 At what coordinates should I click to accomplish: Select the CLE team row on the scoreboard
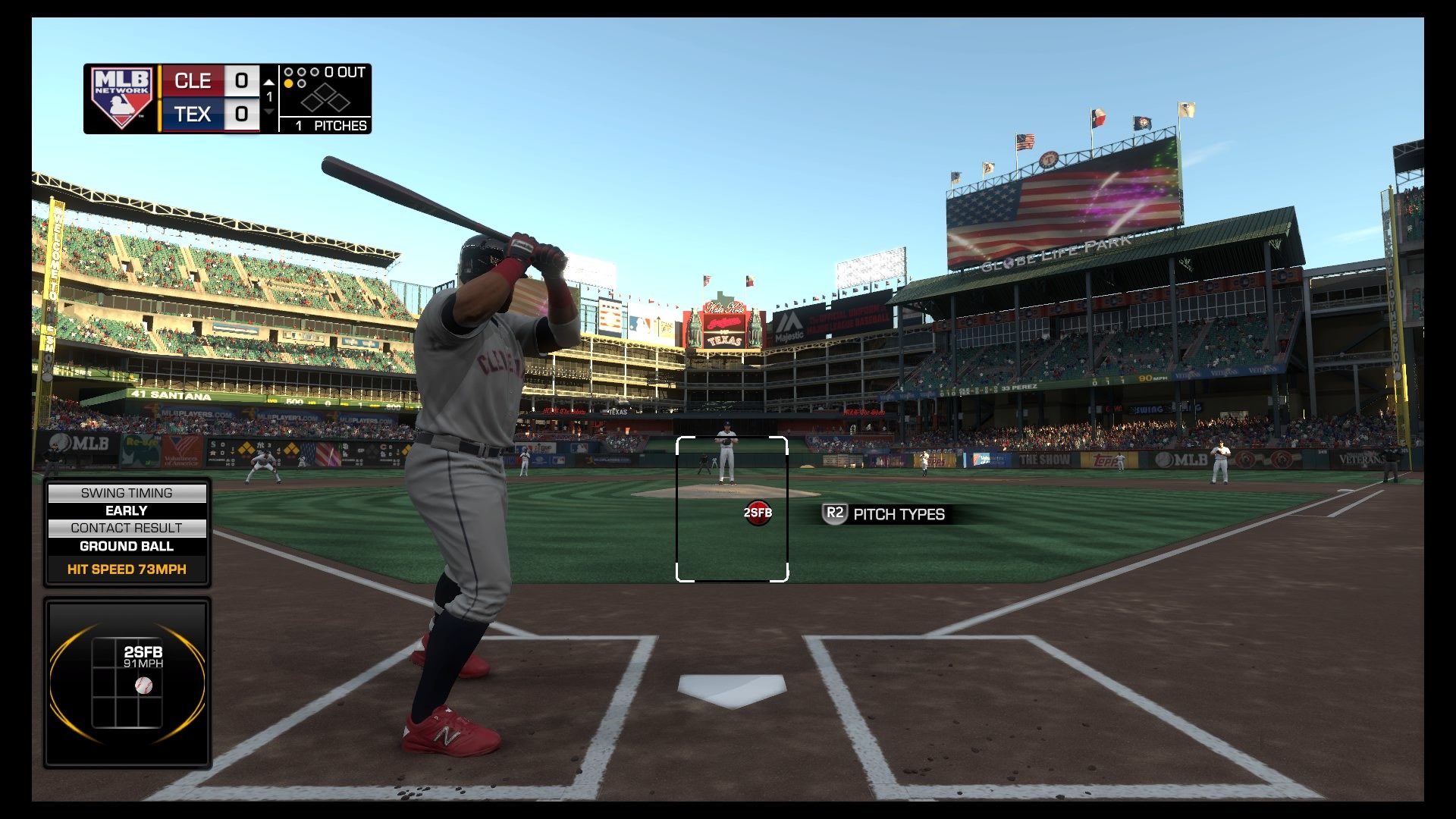(x=193, y=80)
